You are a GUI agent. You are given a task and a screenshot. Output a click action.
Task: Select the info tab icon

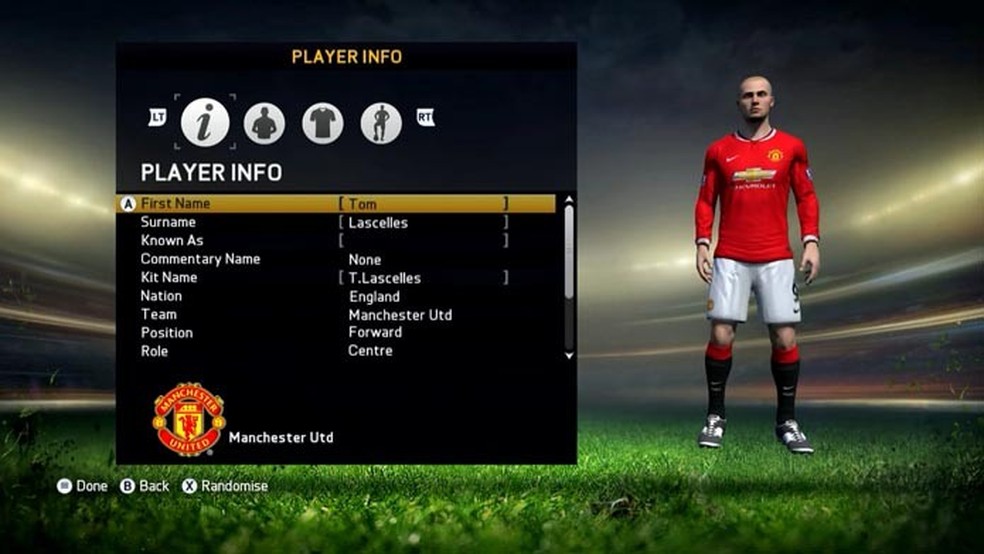(205, 123)
